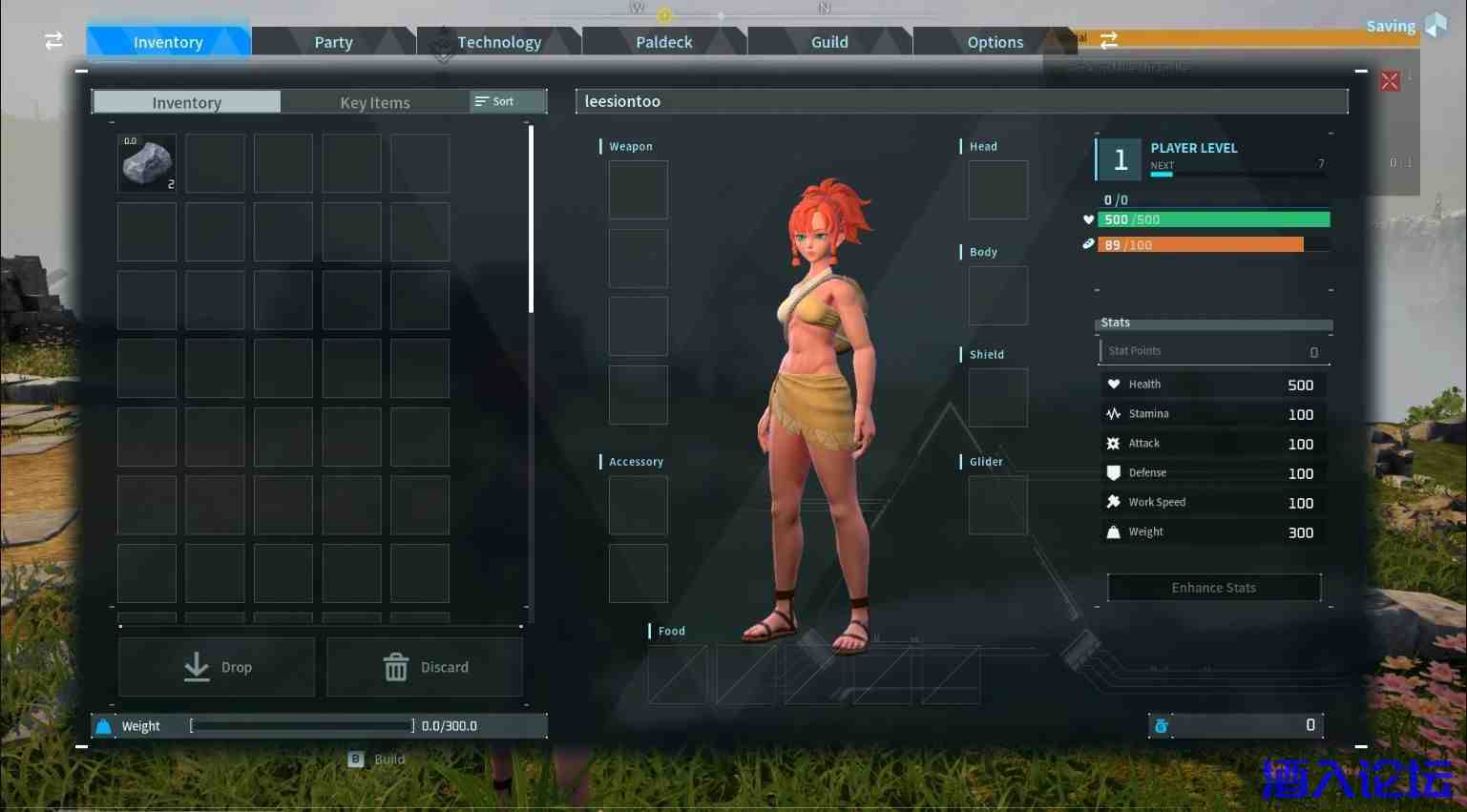Image resolution: width=1467 pixels, height=812 pixels.
Task: Select the Shield equipment slot
Action: tap(997, 398)
